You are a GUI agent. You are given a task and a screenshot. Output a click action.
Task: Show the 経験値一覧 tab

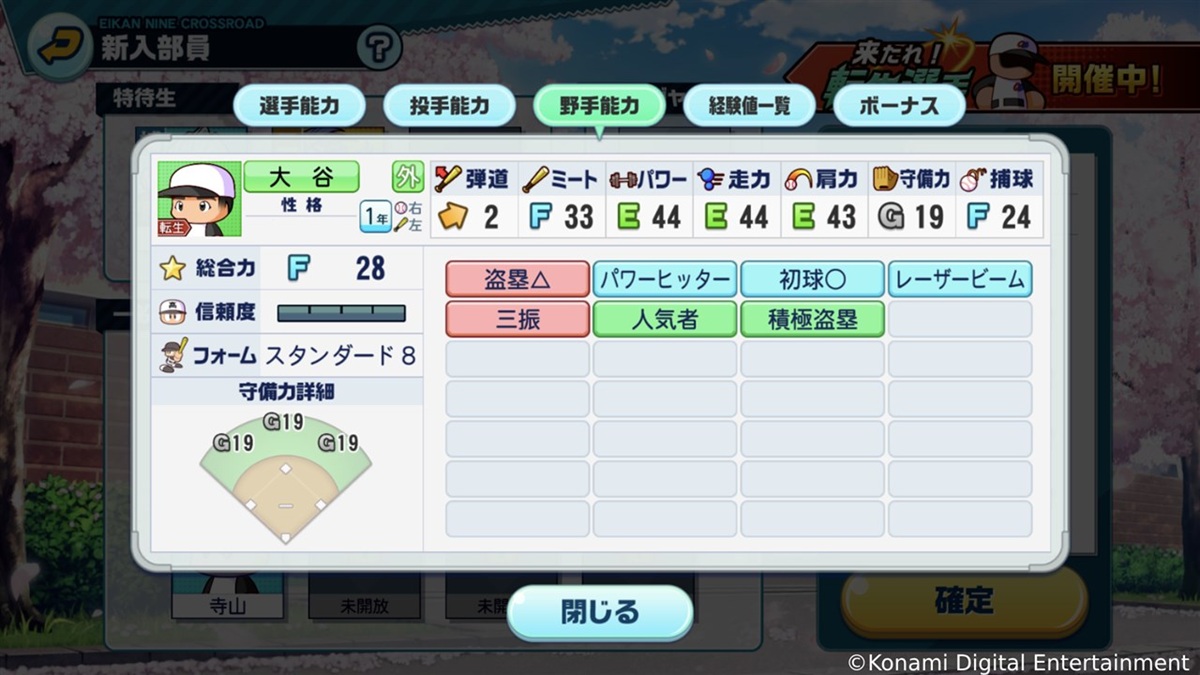click(x=749, y=106)
